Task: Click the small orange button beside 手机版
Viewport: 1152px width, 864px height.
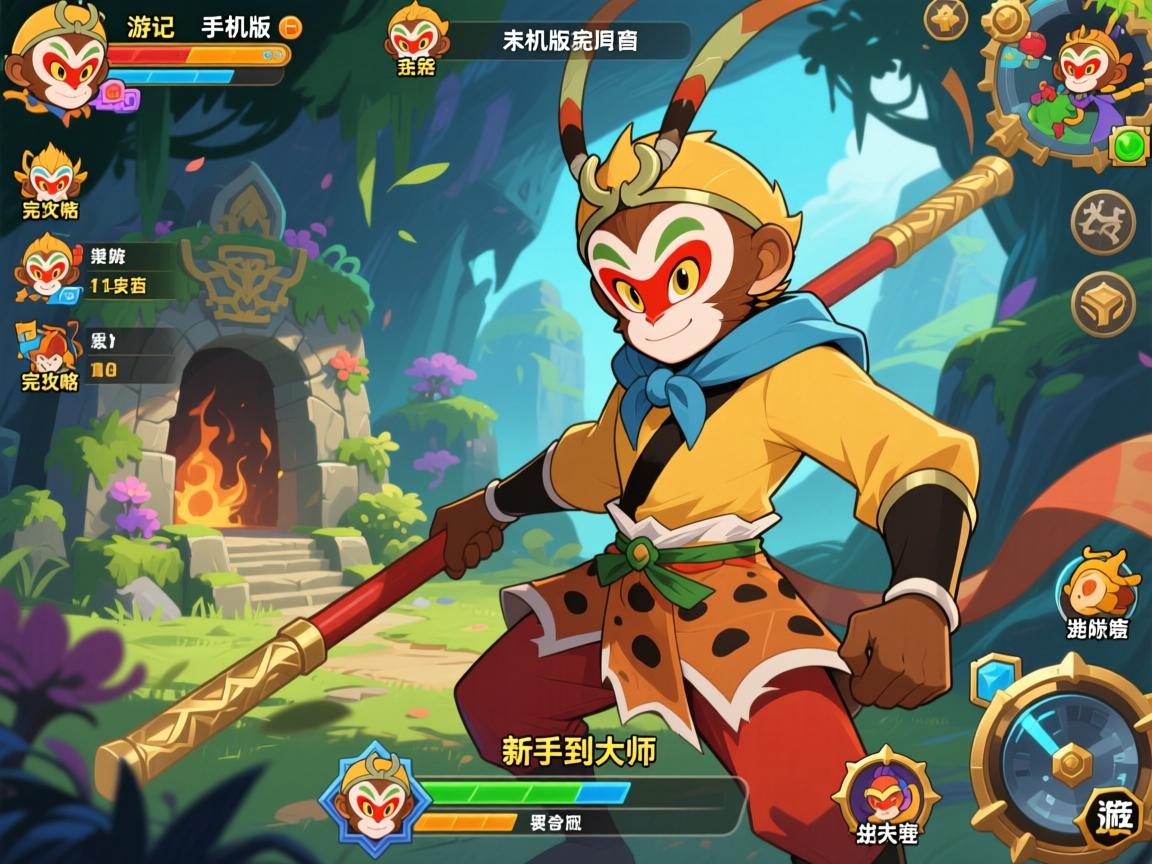Action: 291,27
